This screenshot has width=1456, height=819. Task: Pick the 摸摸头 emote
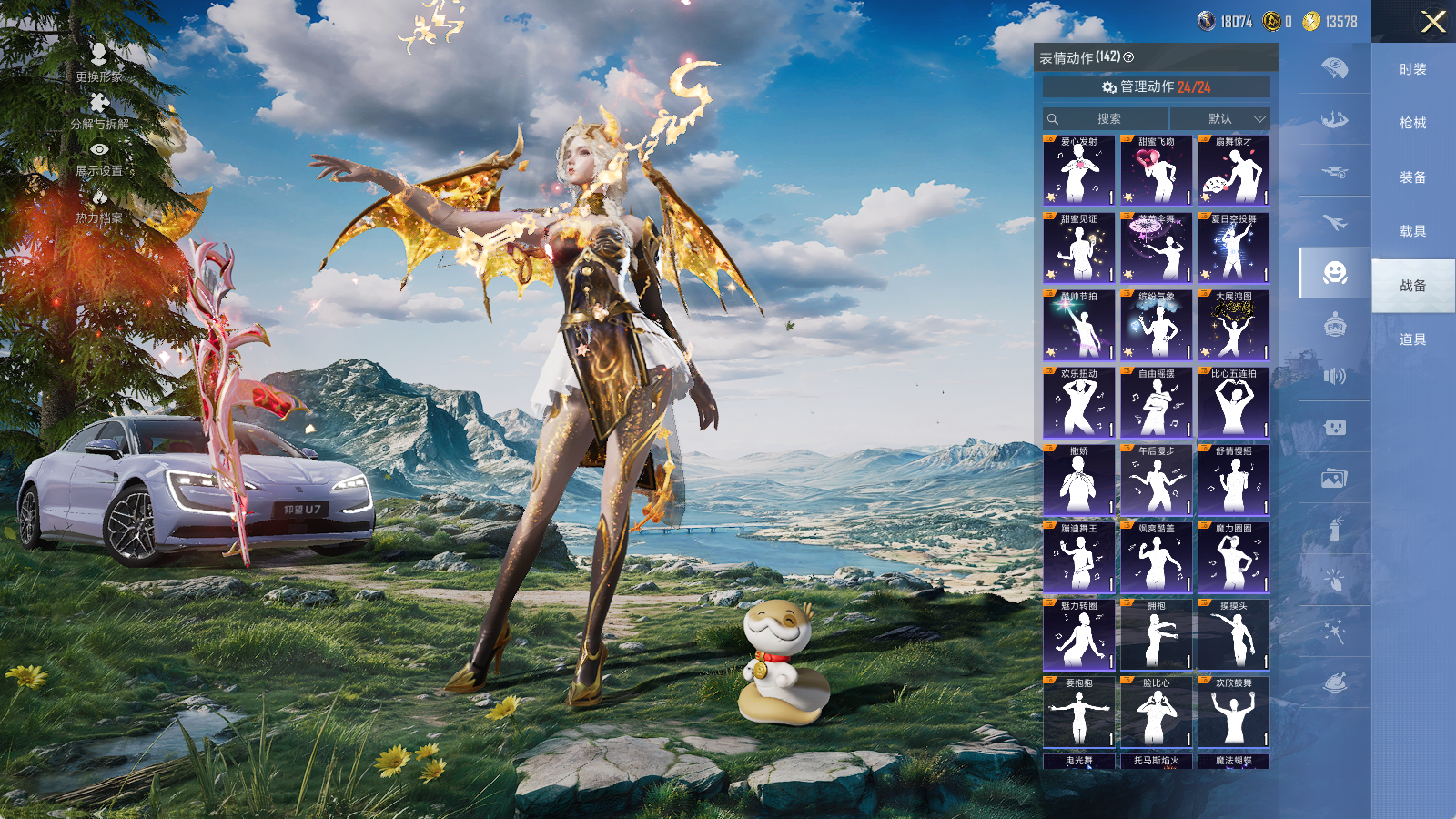tap(1233, 635)
